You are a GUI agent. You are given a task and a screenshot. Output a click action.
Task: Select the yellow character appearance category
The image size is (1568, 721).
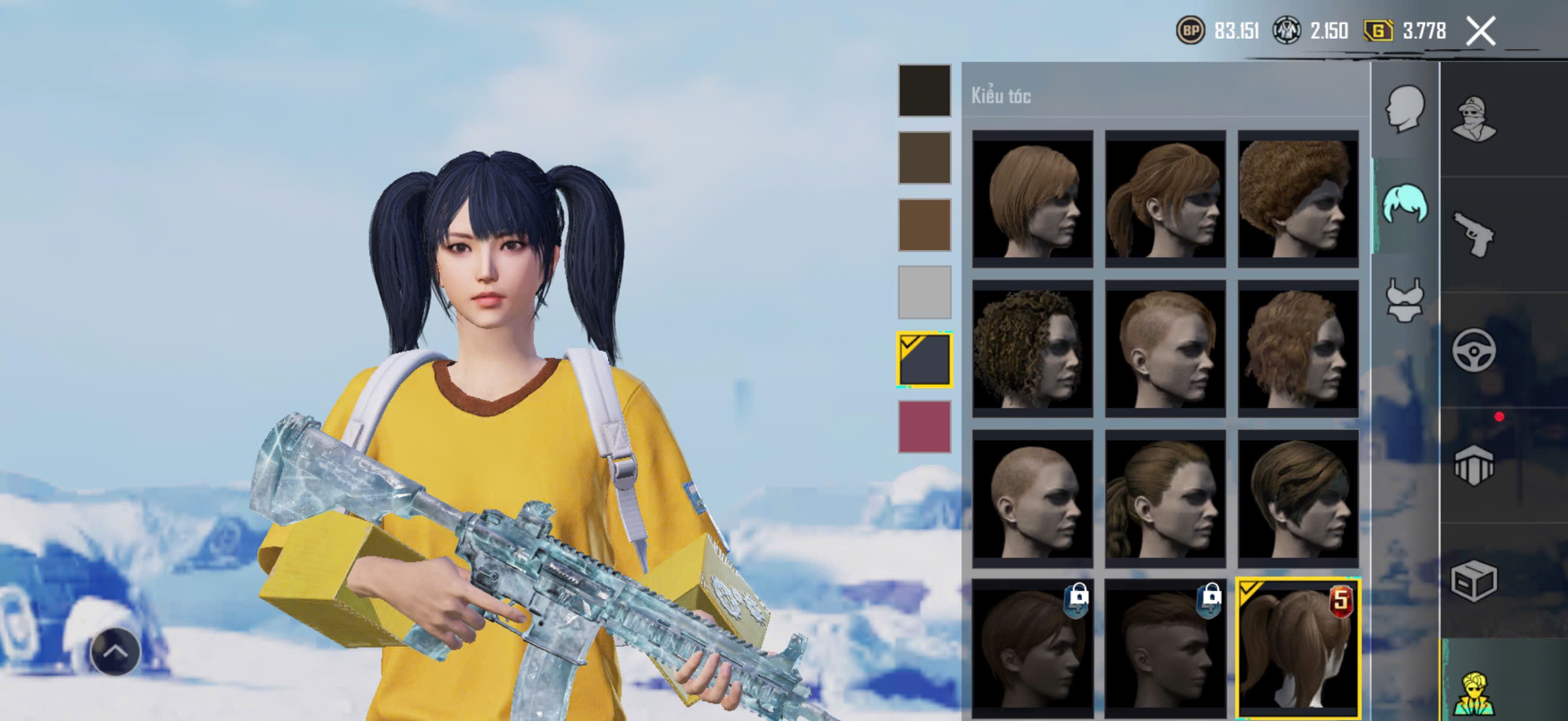coord(1474,692)
